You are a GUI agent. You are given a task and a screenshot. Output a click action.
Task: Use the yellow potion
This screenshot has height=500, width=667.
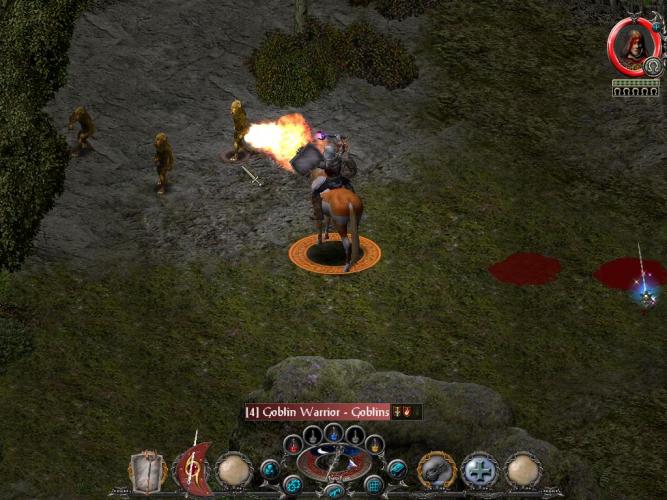click(375, 444)
